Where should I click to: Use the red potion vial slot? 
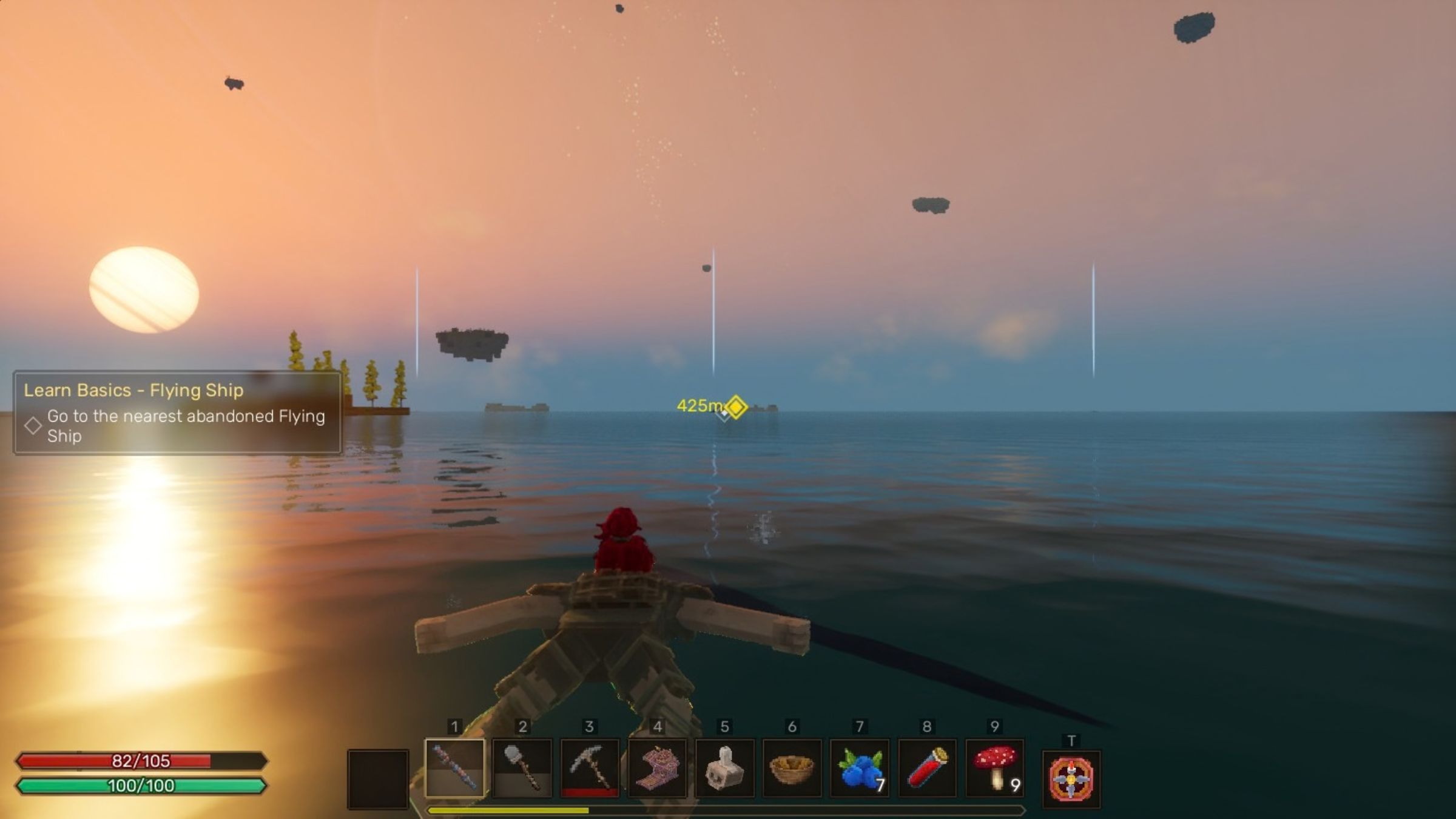tap(926, 768)
